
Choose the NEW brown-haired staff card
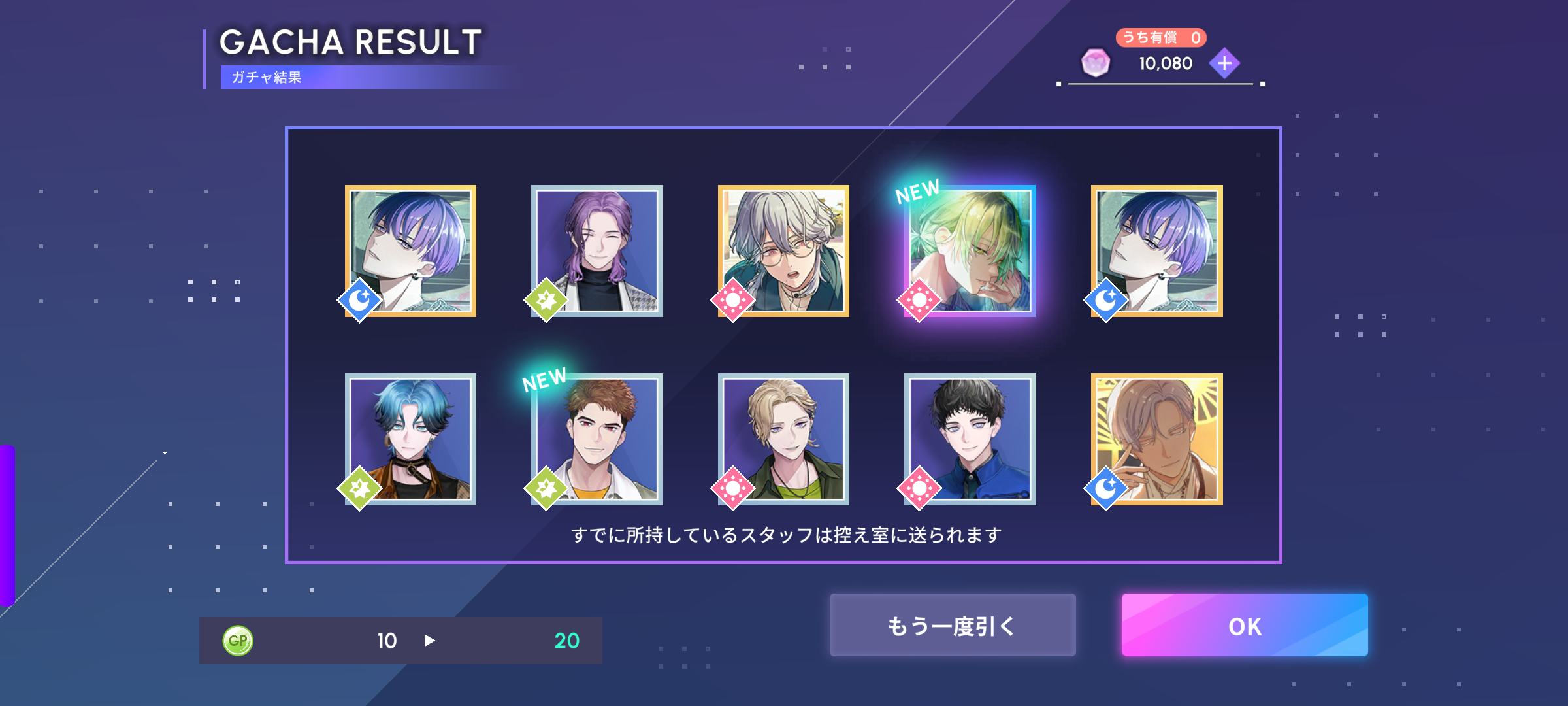[x=597, y=439]
